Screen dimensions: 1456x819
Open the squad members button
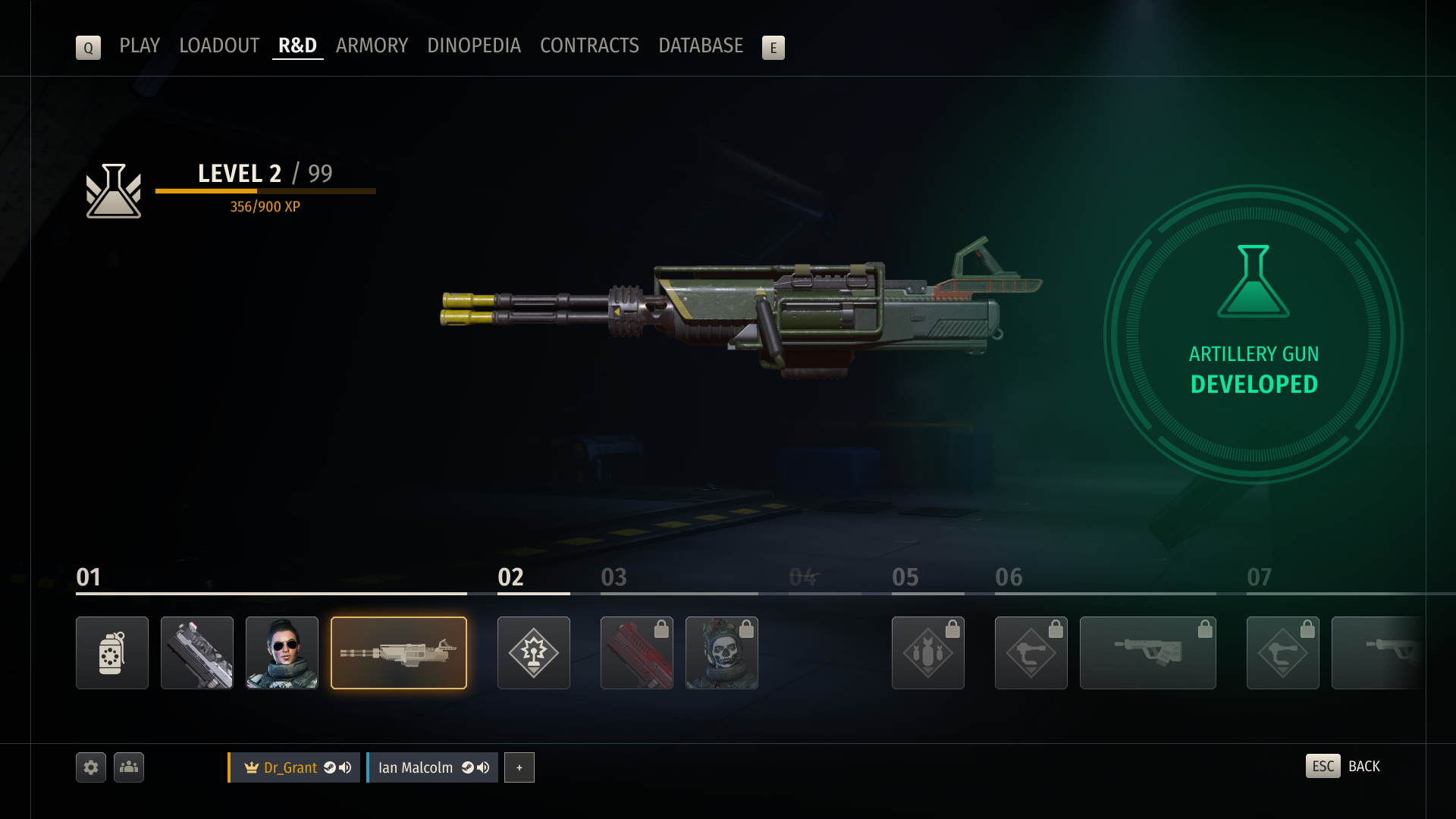(129, 767)
